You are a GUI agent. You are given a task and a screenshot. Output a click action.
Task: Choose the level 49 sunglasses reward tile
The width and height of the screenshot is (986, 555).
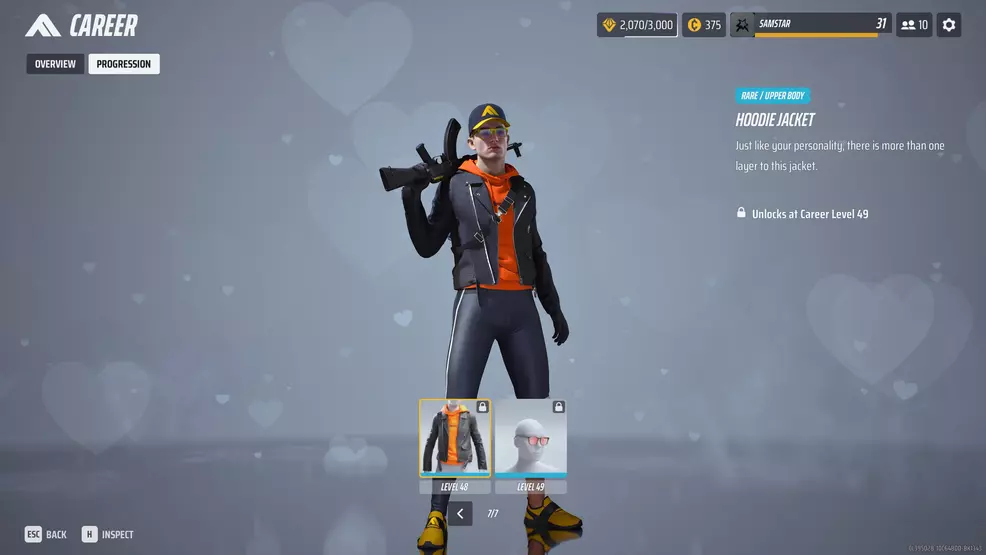coord(531,438)
